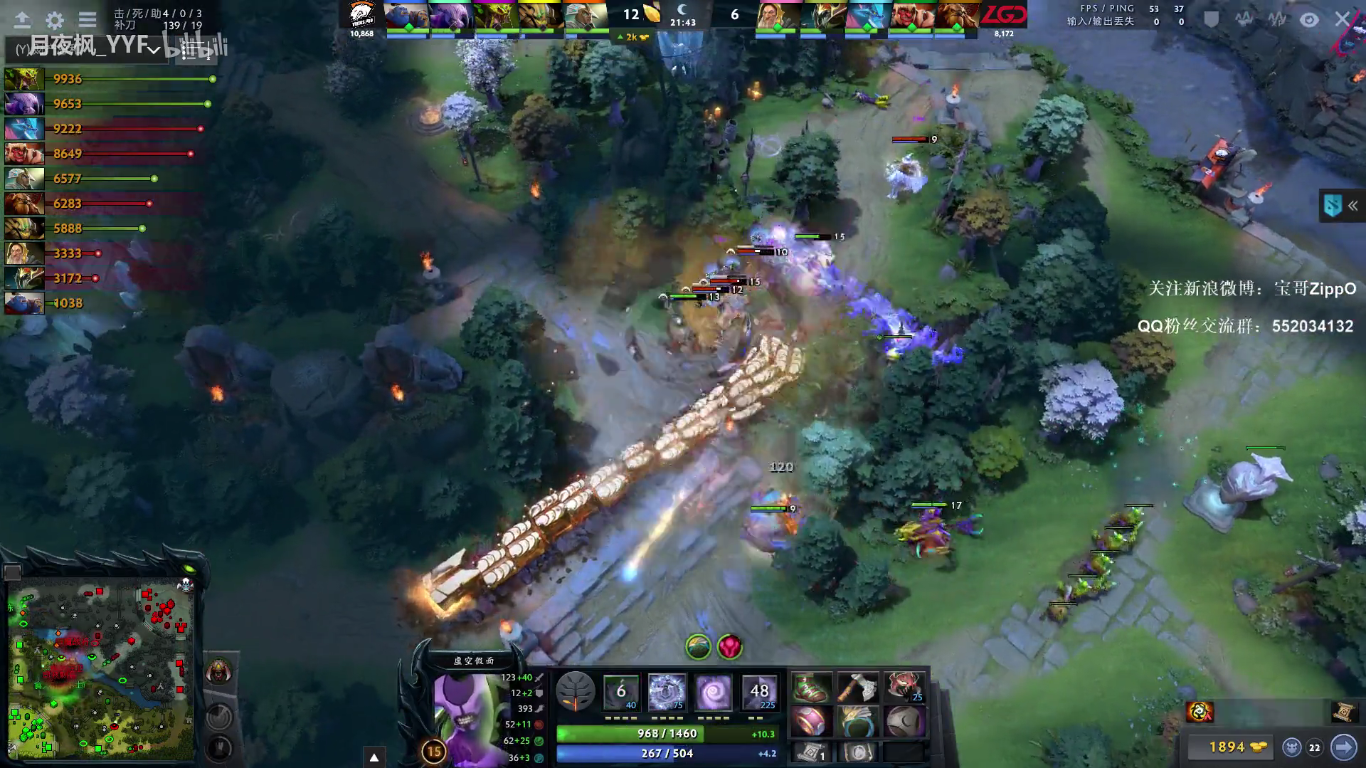1366x768 pixels.
Task: Click the upload/share icon in top-left corner
Action: tap(23, 18)
